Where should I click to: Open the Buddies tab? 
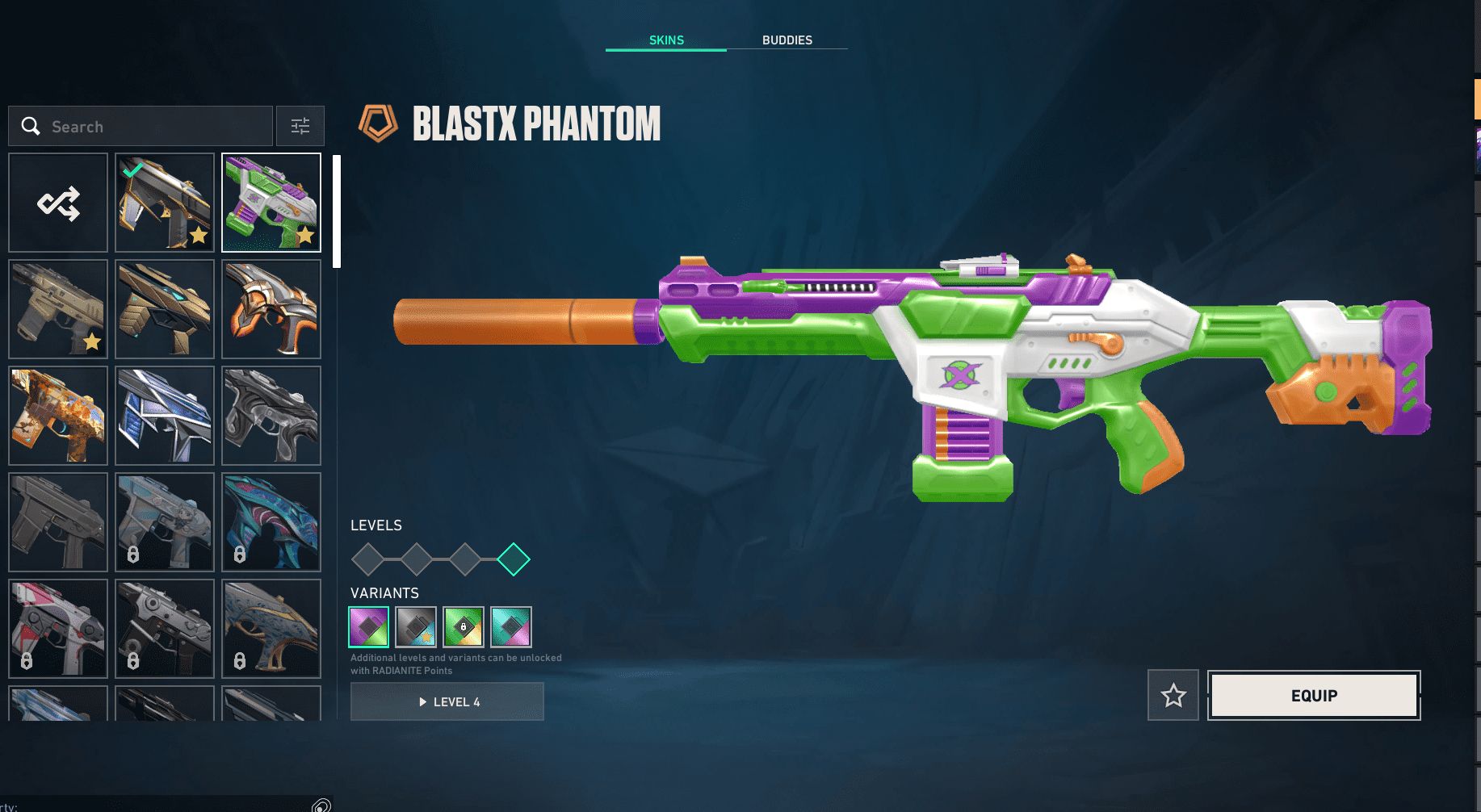(x=787, y=40)
